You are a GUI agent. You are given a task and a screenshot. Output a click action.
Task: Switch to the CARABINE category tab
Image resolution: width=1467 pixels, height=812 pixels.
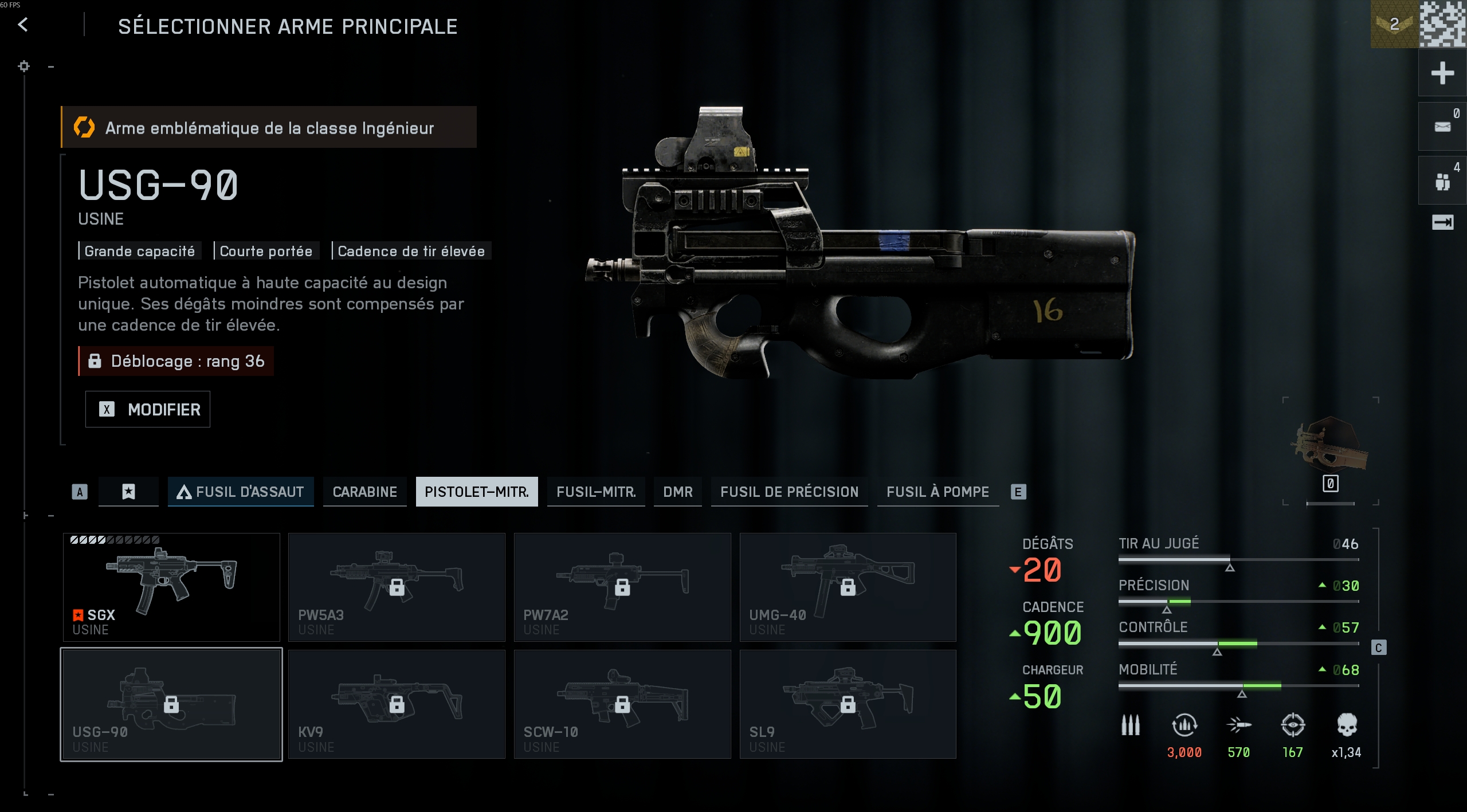[364, 492]
